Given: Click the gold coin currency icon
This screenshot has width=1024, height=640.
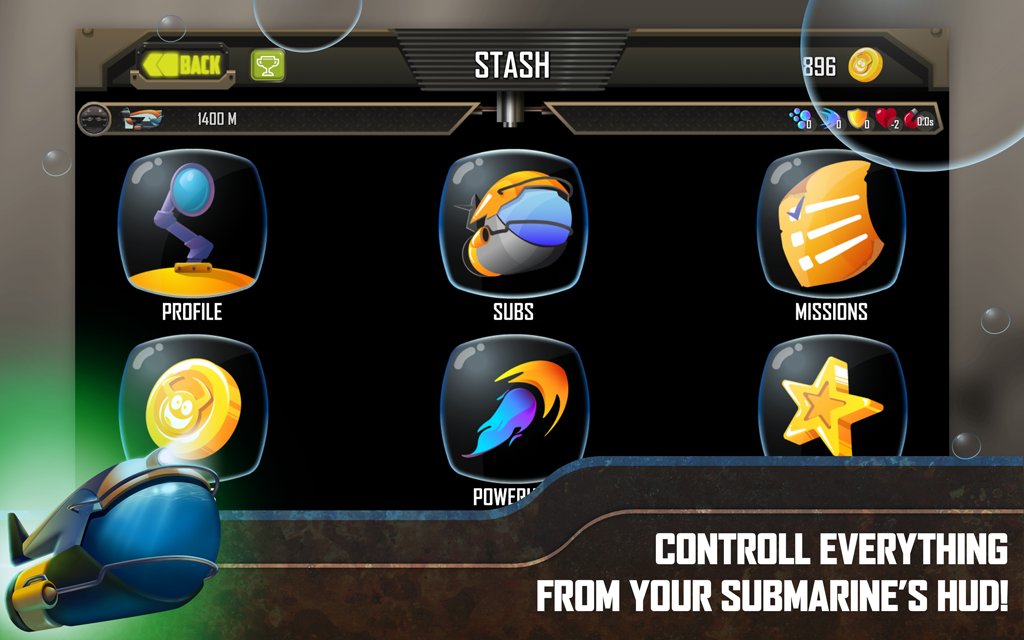Looking at the screenshot, I should coord(865,67).
